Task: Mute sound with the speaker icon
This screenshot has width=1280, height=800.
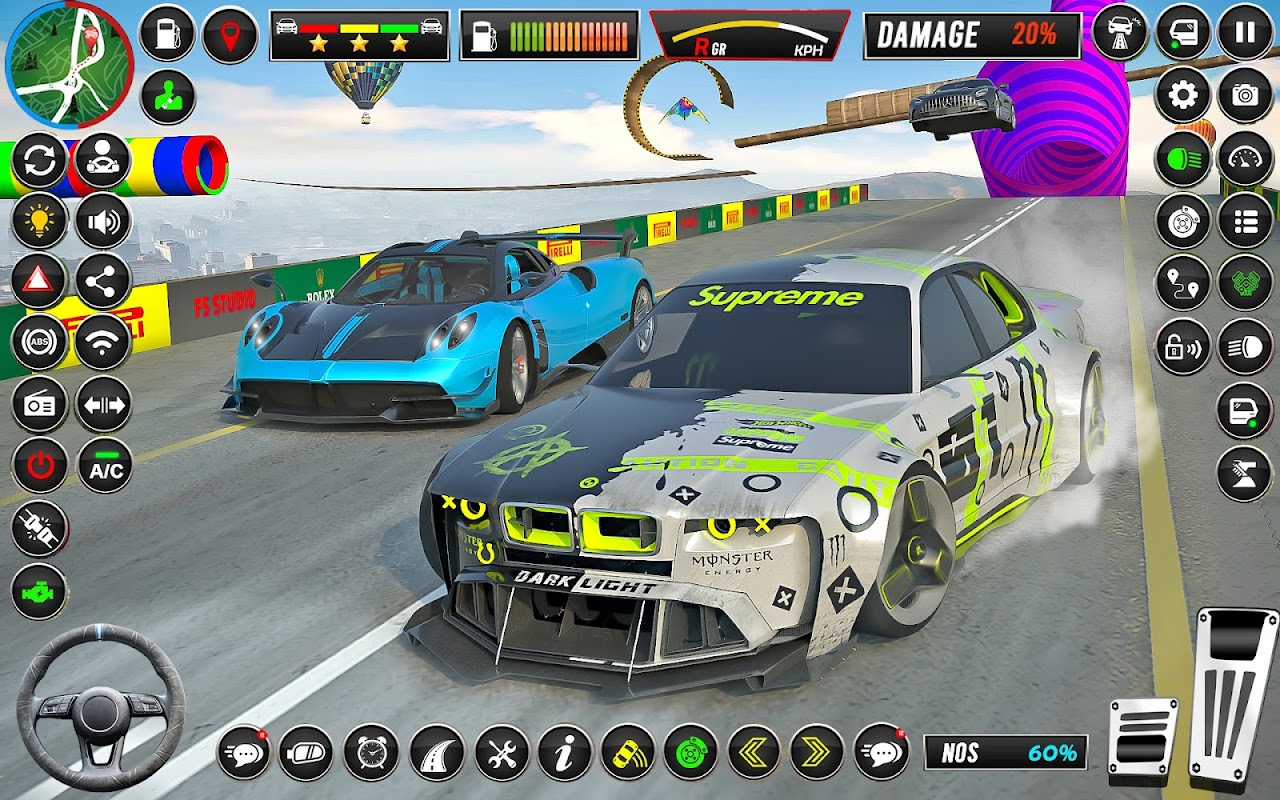Action: coord(103,221)
